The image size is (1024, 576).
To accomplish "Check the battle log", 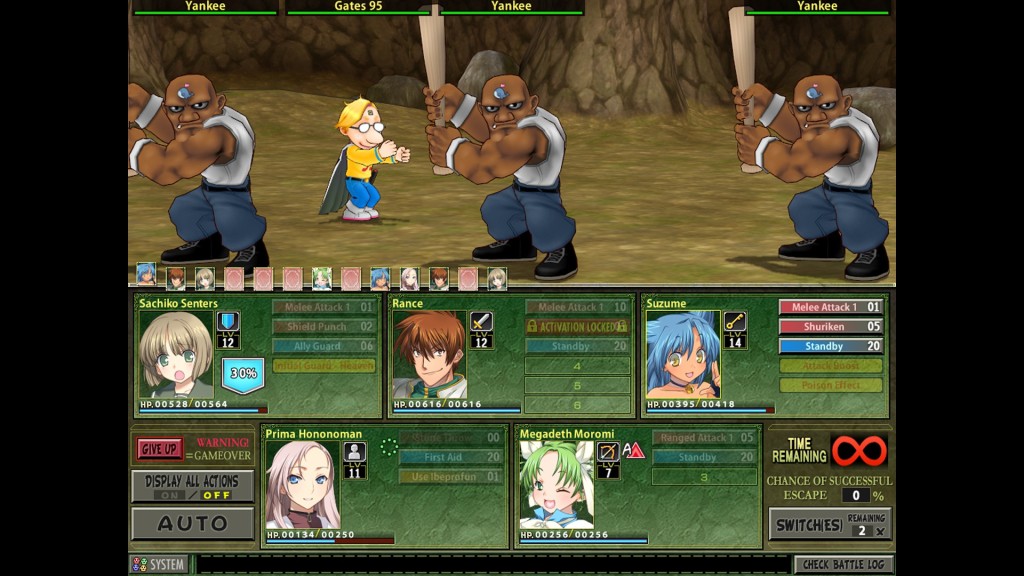I will 843,565.
